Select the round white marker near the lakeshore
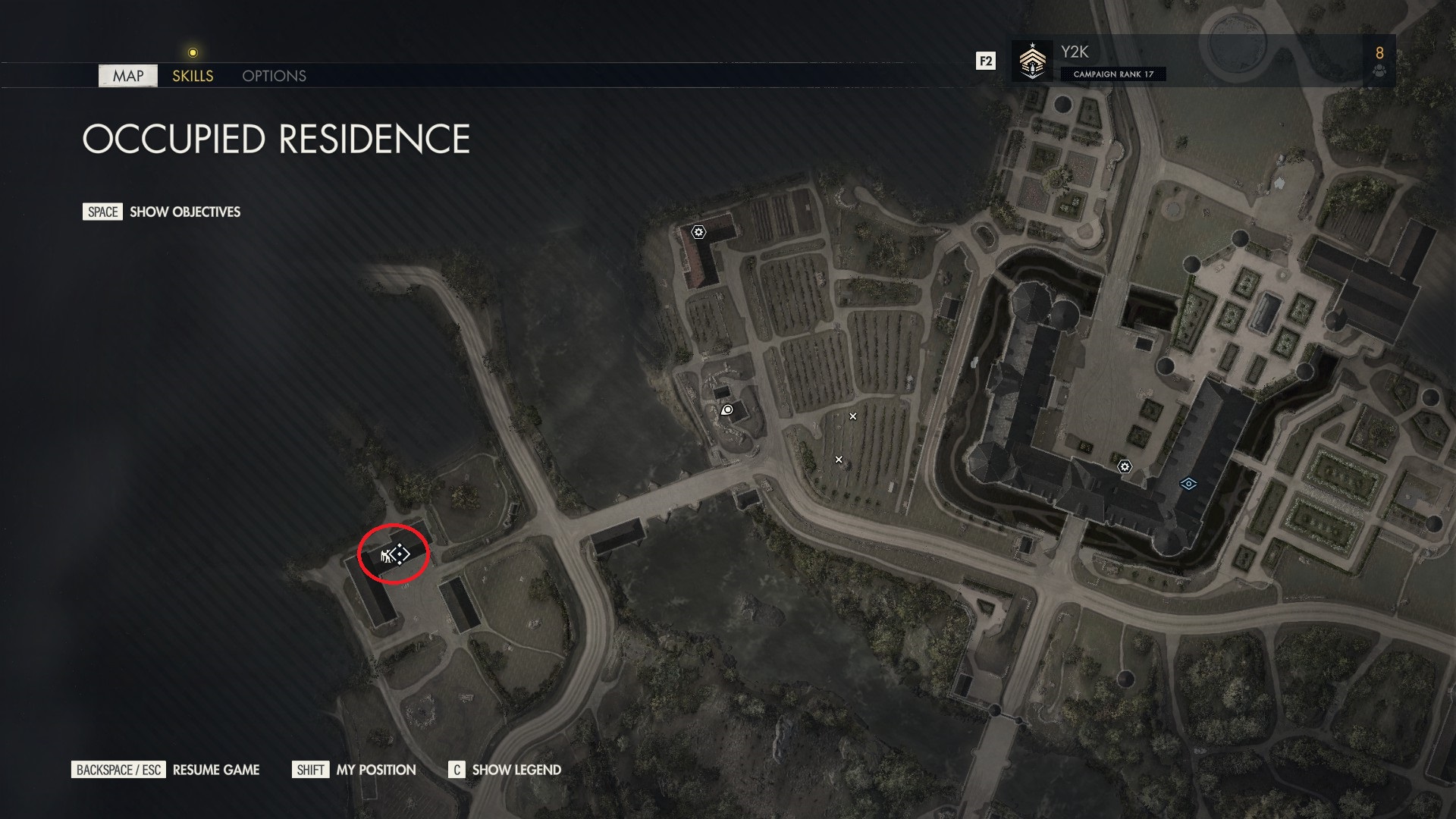The width and height of the screenshot is (1456, 819). pyautogui.click(x=727, y=410)
